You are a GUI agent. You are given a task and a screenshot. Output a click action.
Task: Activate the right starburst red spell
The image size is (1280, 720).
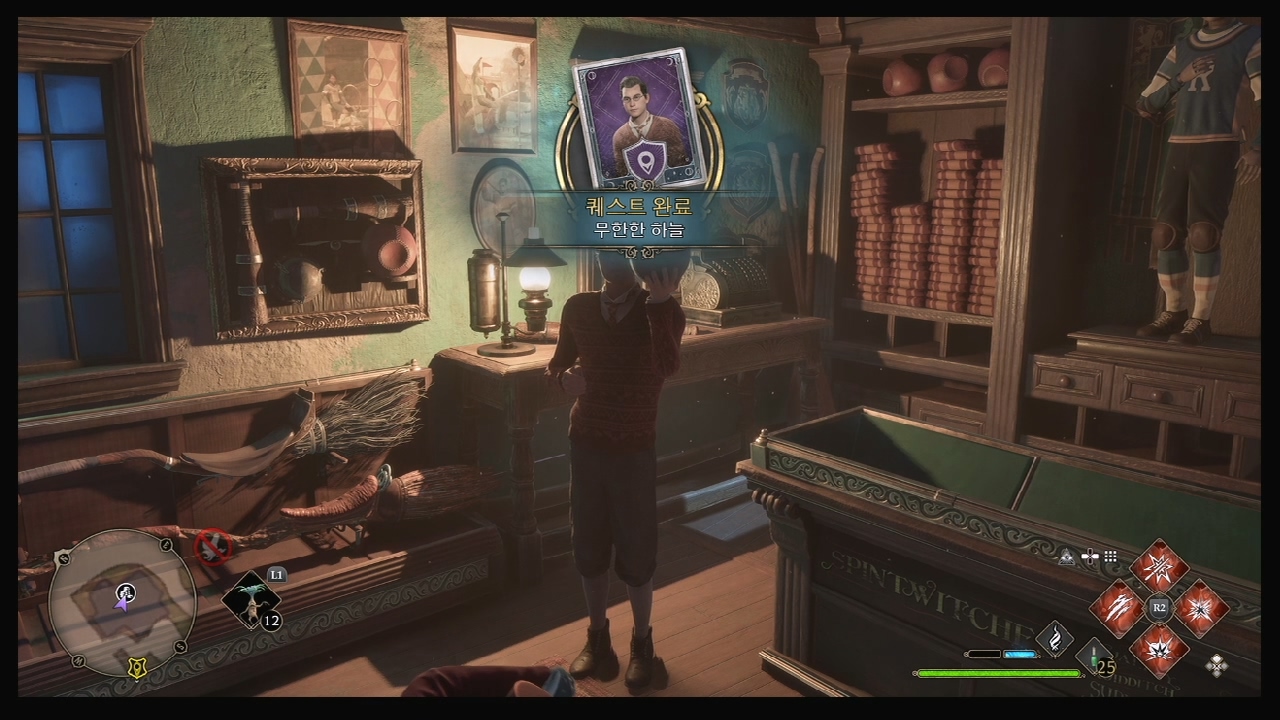tap(1200, 607)
